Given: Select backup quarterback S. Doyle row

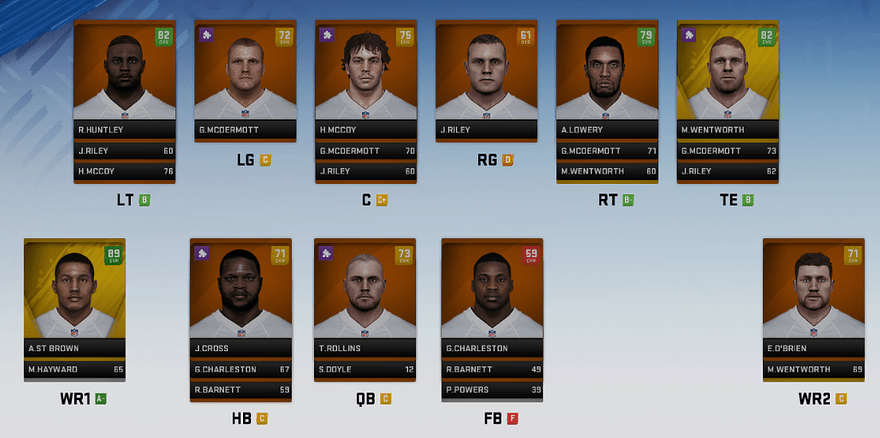Looking at the screenshot, I should coord(364,370).
